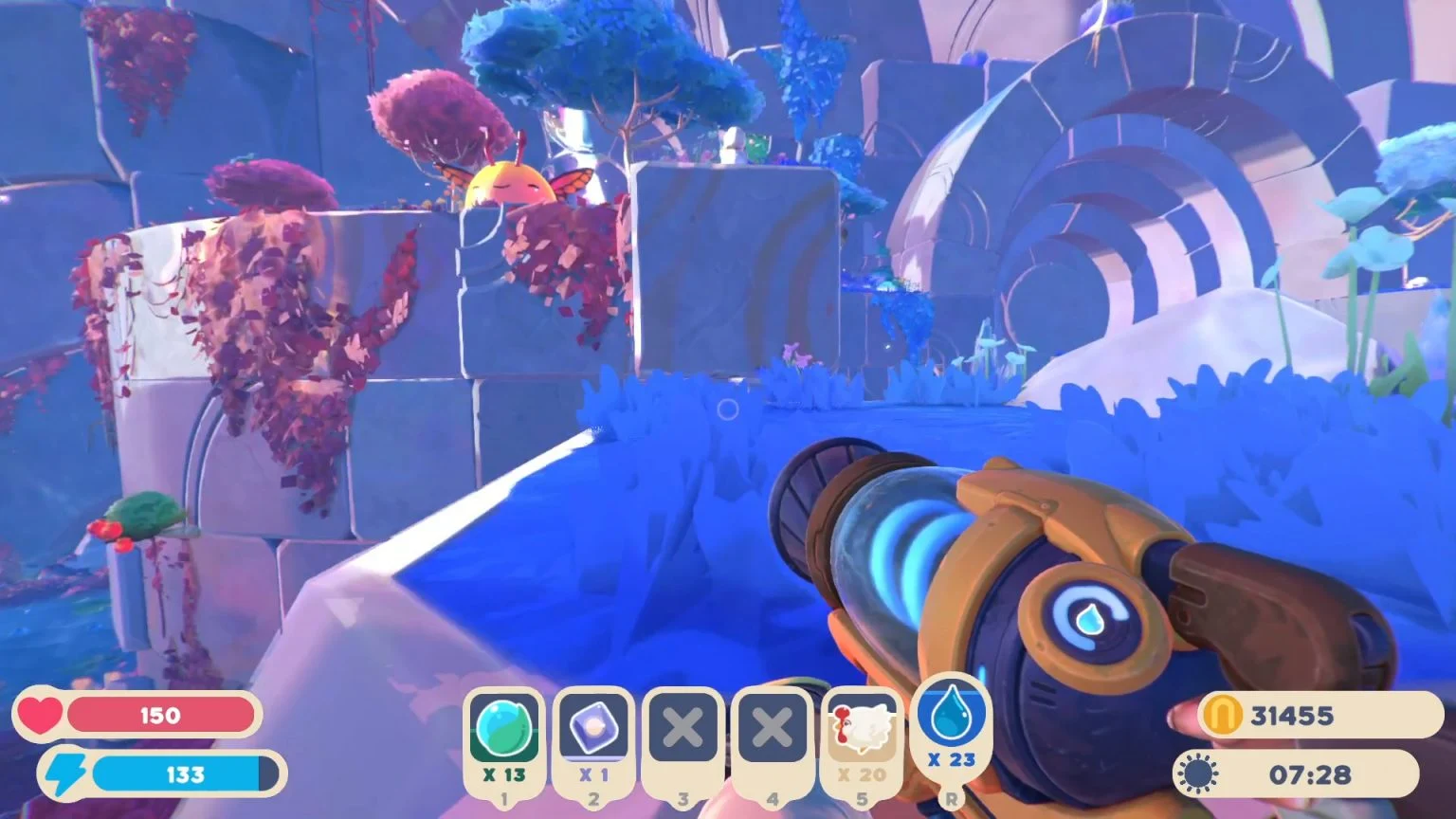Click the x1 count label under slot 2
This screenshot has height=819, width=1456.
click(593, 773)
